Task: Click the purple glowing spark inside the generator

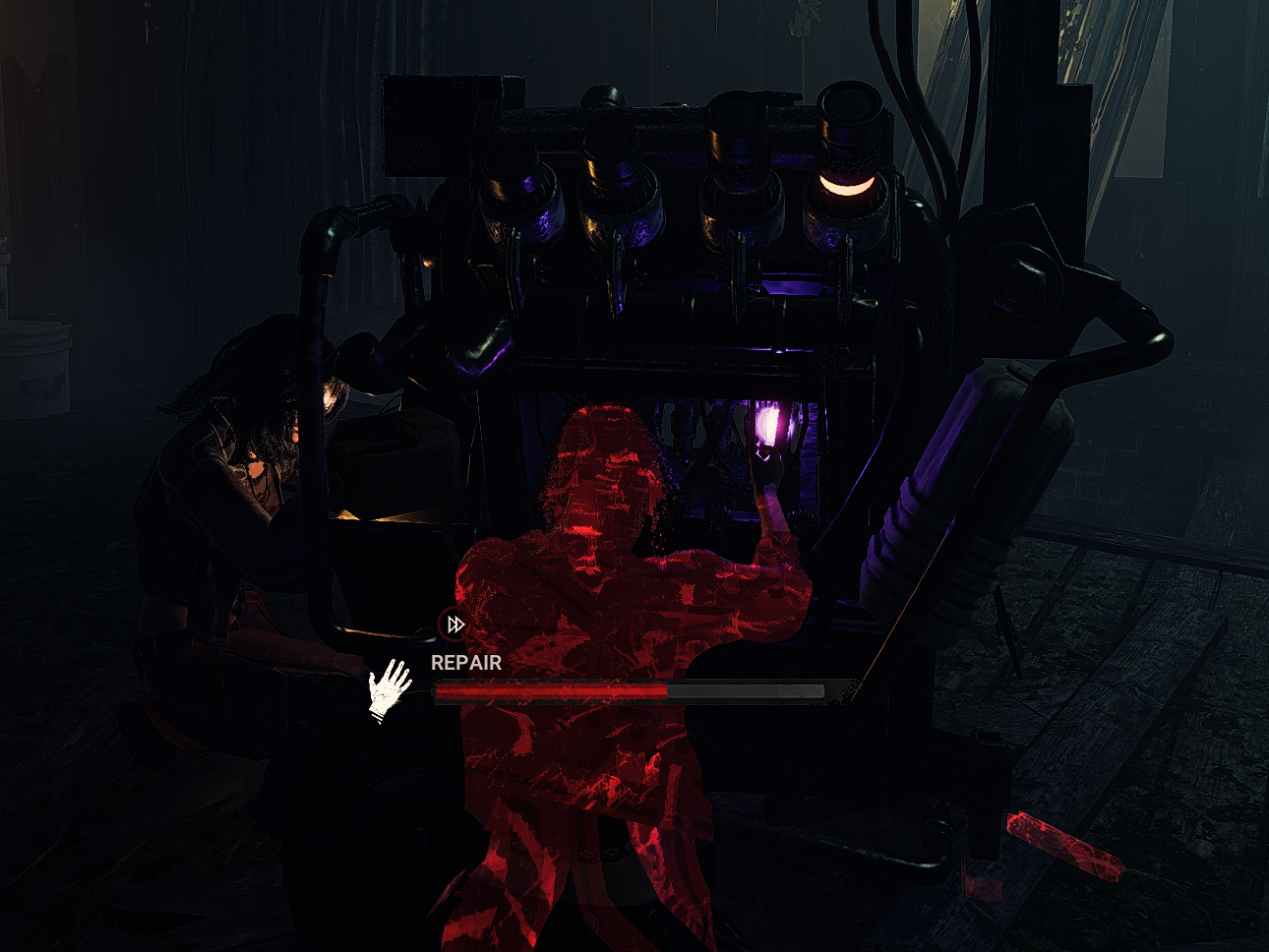Action: 769,425
